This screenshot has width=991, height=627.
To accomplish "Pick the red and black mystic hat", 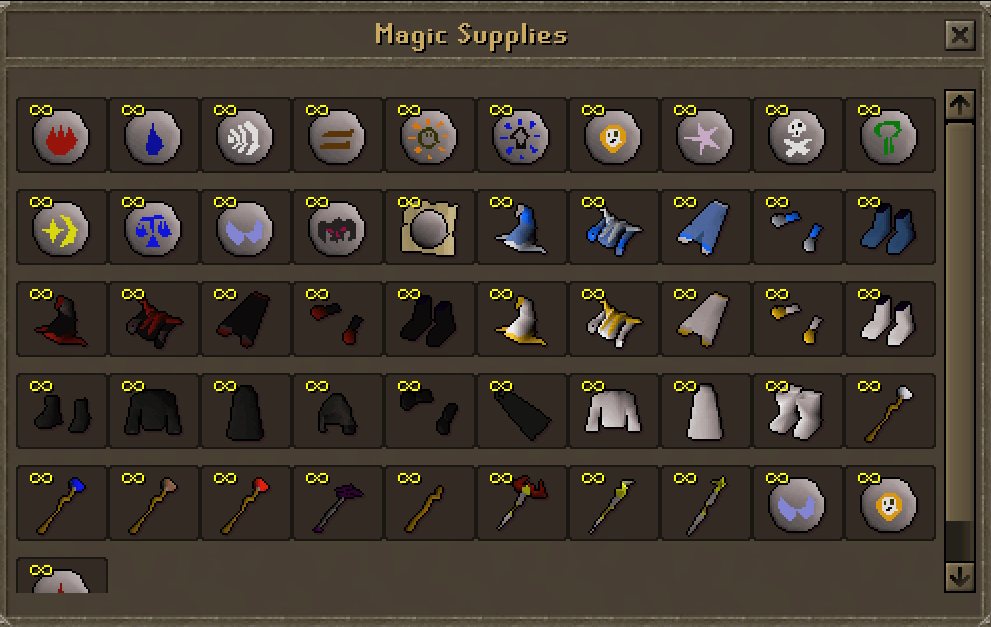I will coord(61,320).
